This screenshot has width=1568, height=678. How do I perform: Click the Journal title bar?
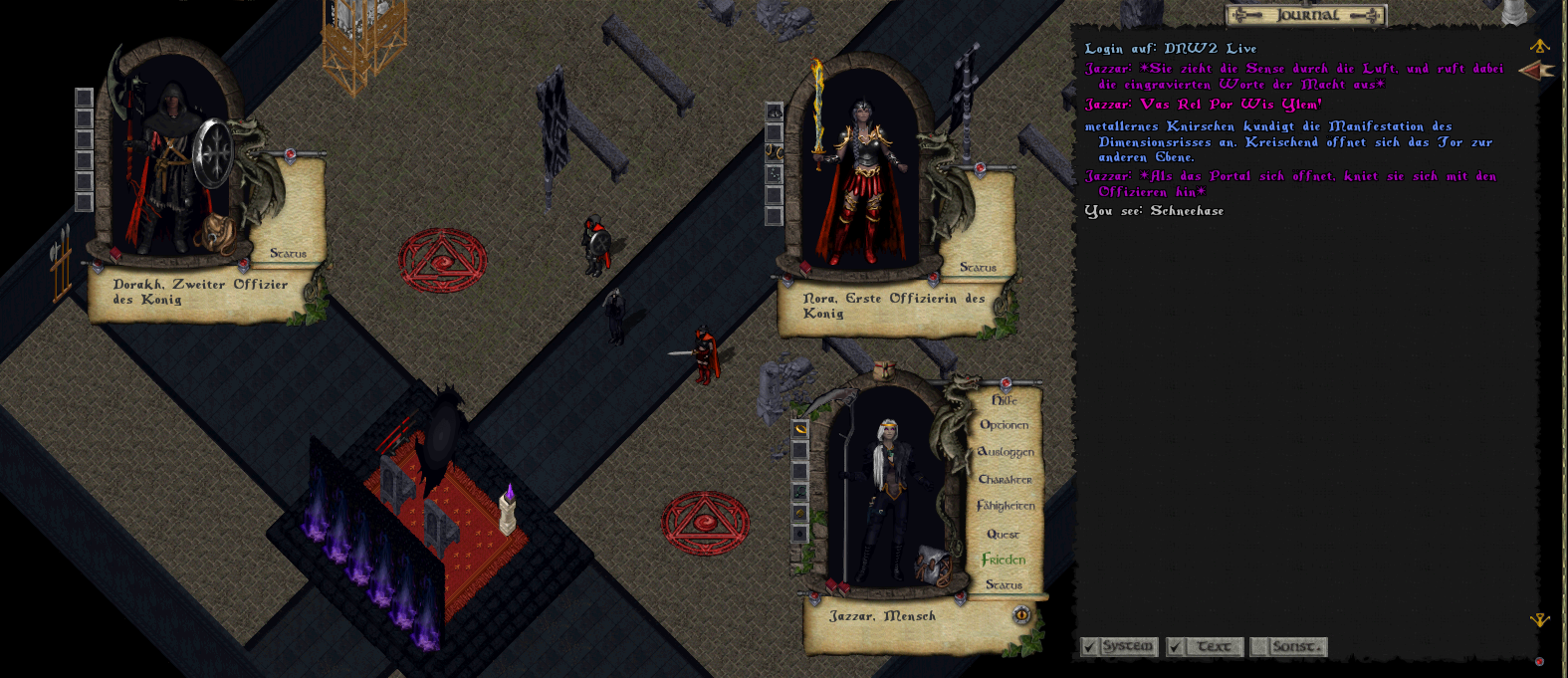coord(1306,15)
